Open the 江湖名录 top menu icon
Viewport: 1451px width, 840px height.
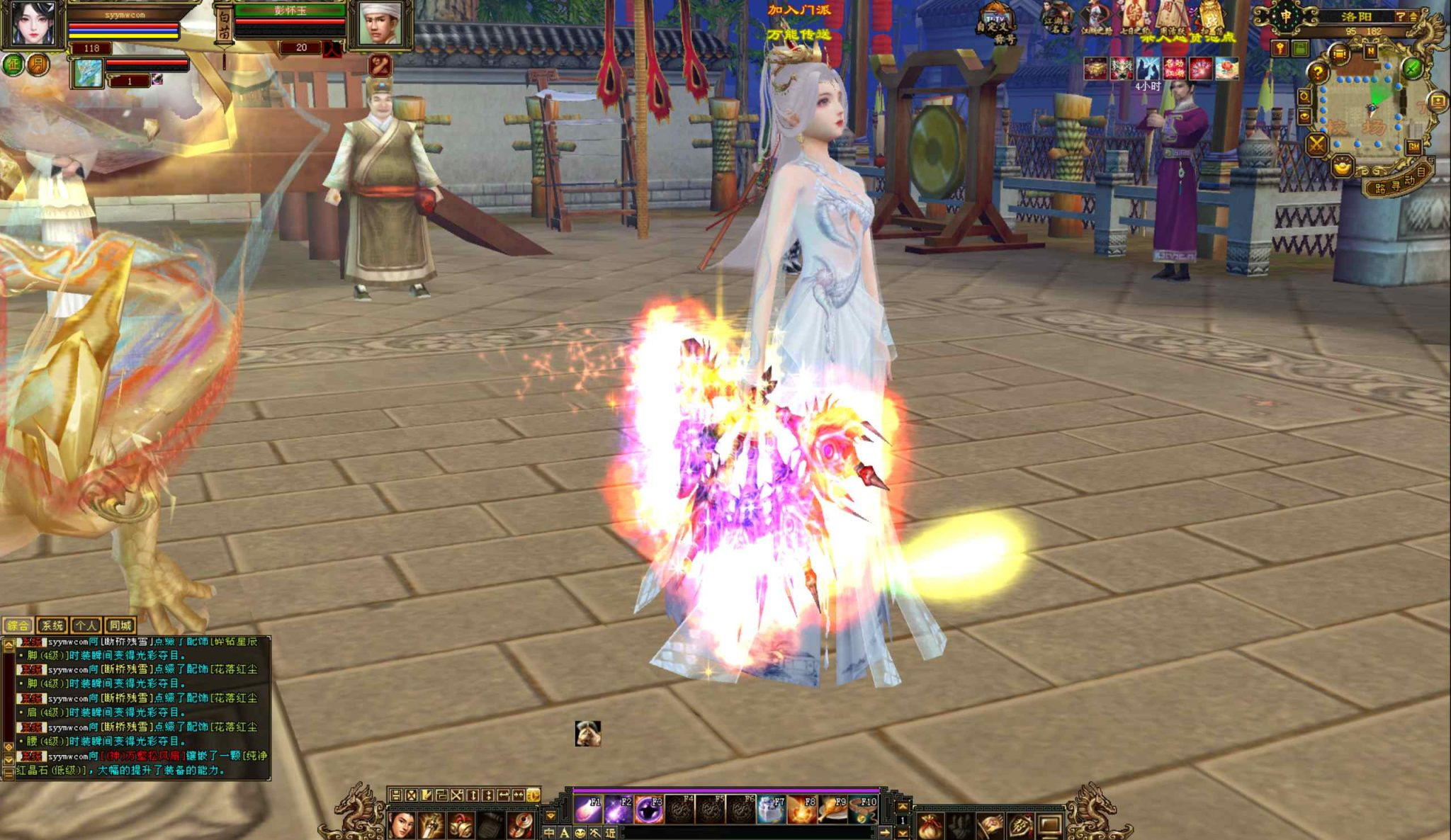(1056, 19)
